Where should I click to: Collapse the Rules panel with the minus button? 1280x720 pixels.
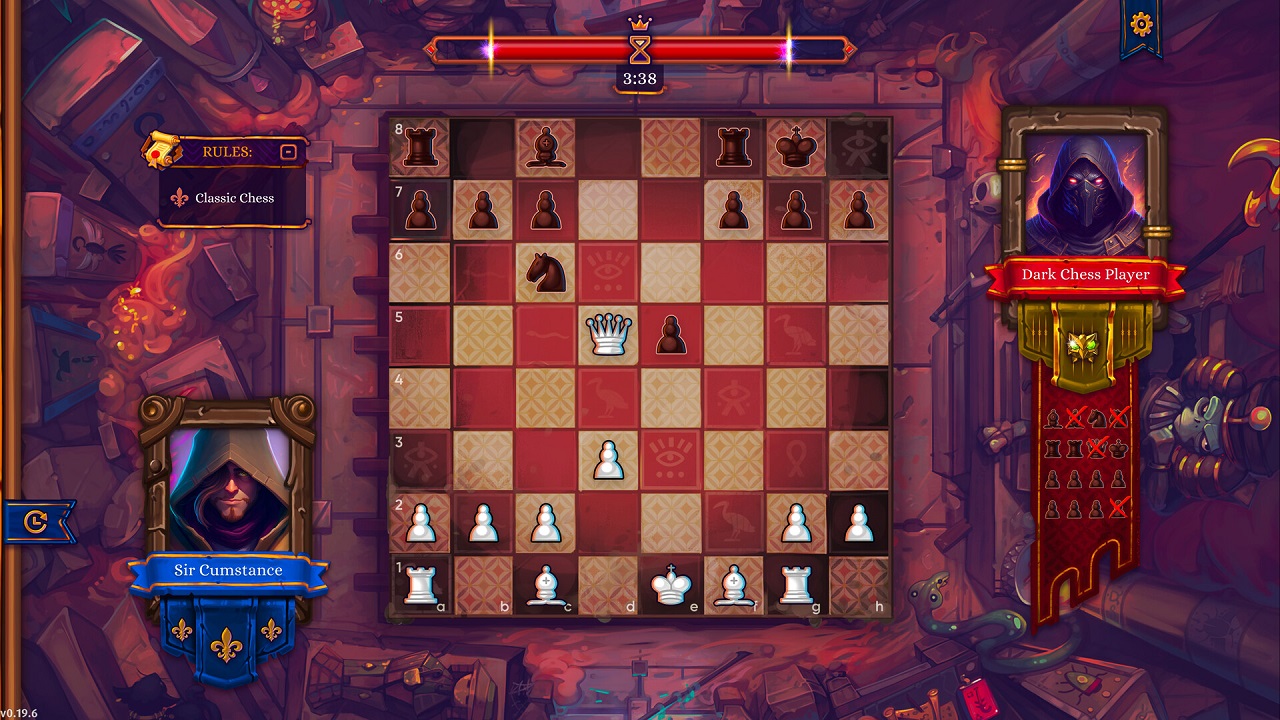pyautogui.click(x=287, y=151)
